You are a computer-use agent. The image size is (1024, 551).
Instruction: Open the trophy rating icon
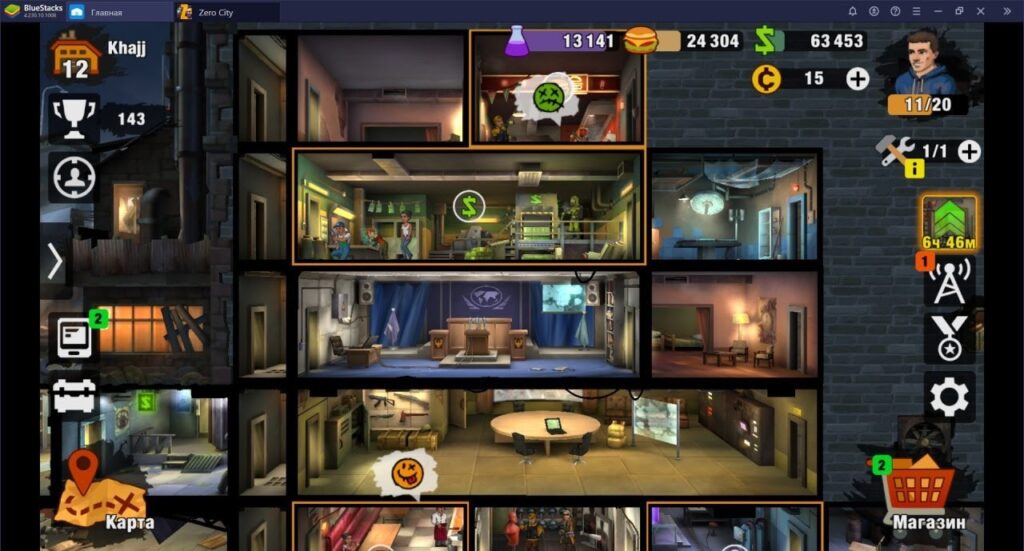click(x=73, y=119)
